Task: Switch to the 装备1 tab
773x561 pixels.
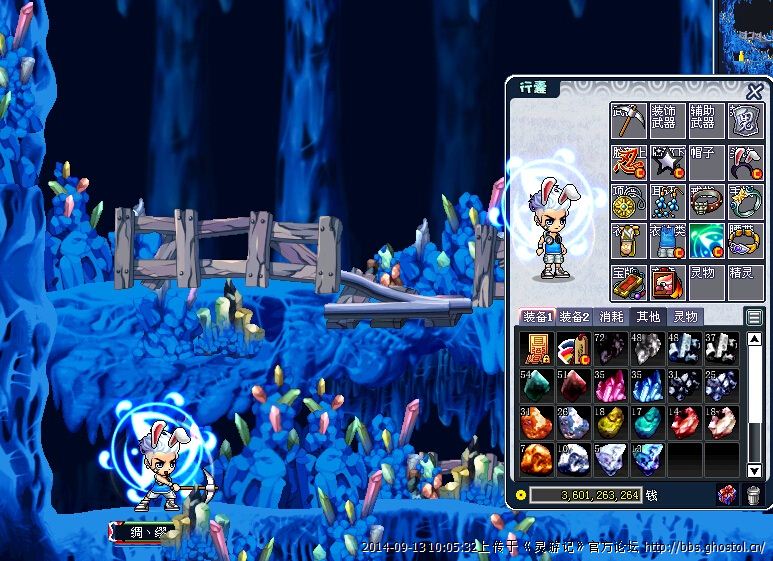Action: (x=536, y=317)
